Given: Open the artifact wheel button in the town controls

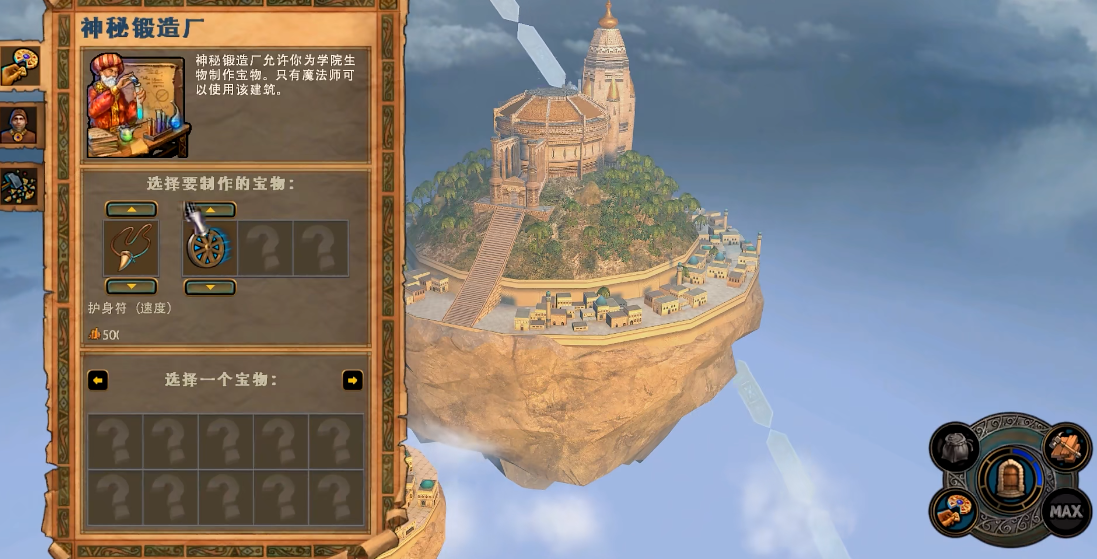Looking at the screenshot, I should (954, 511).
